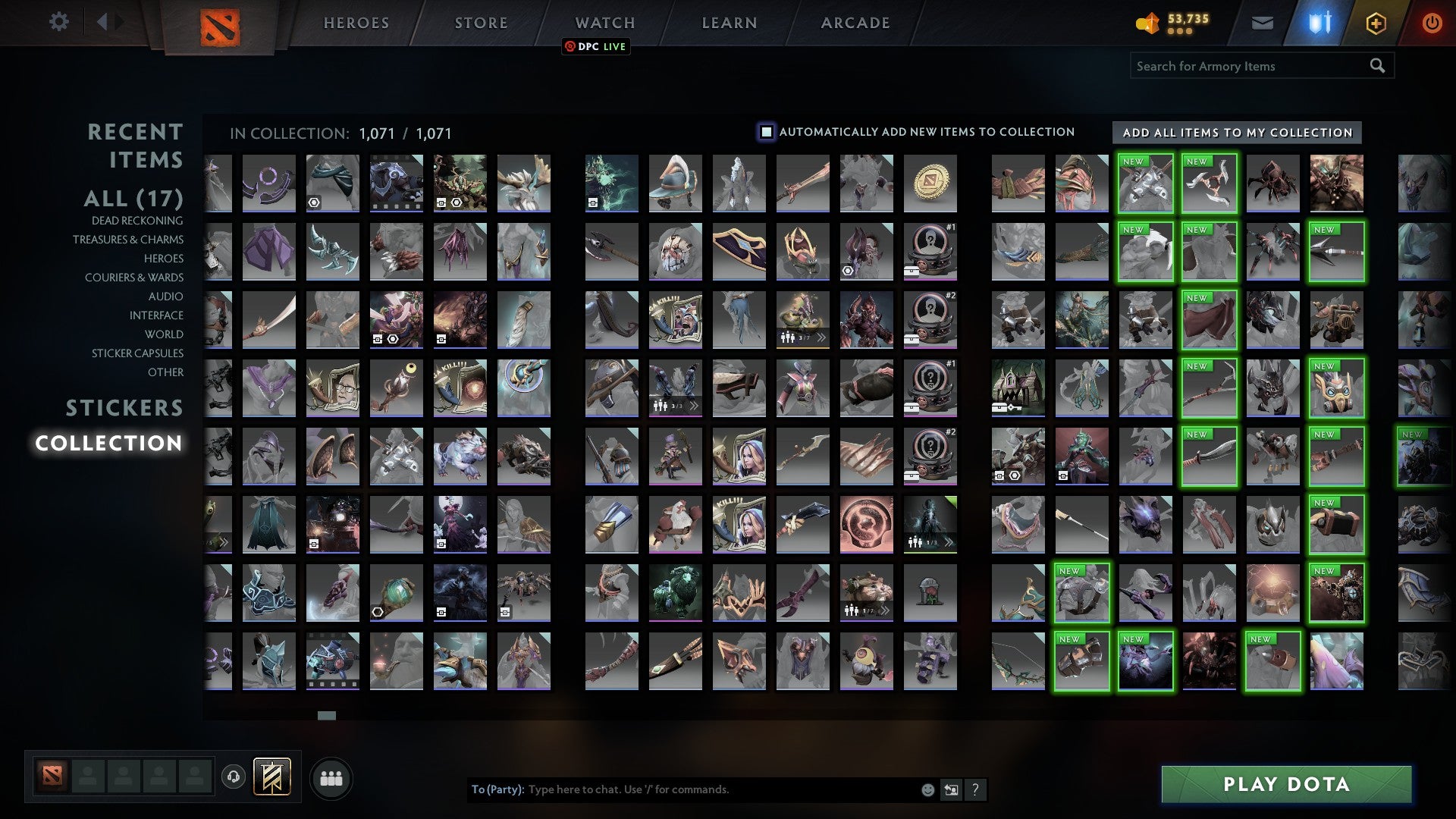Open the friends list icon
Image resolution: width=1456 pixels, height=819 pixels.
click(331, 777)
